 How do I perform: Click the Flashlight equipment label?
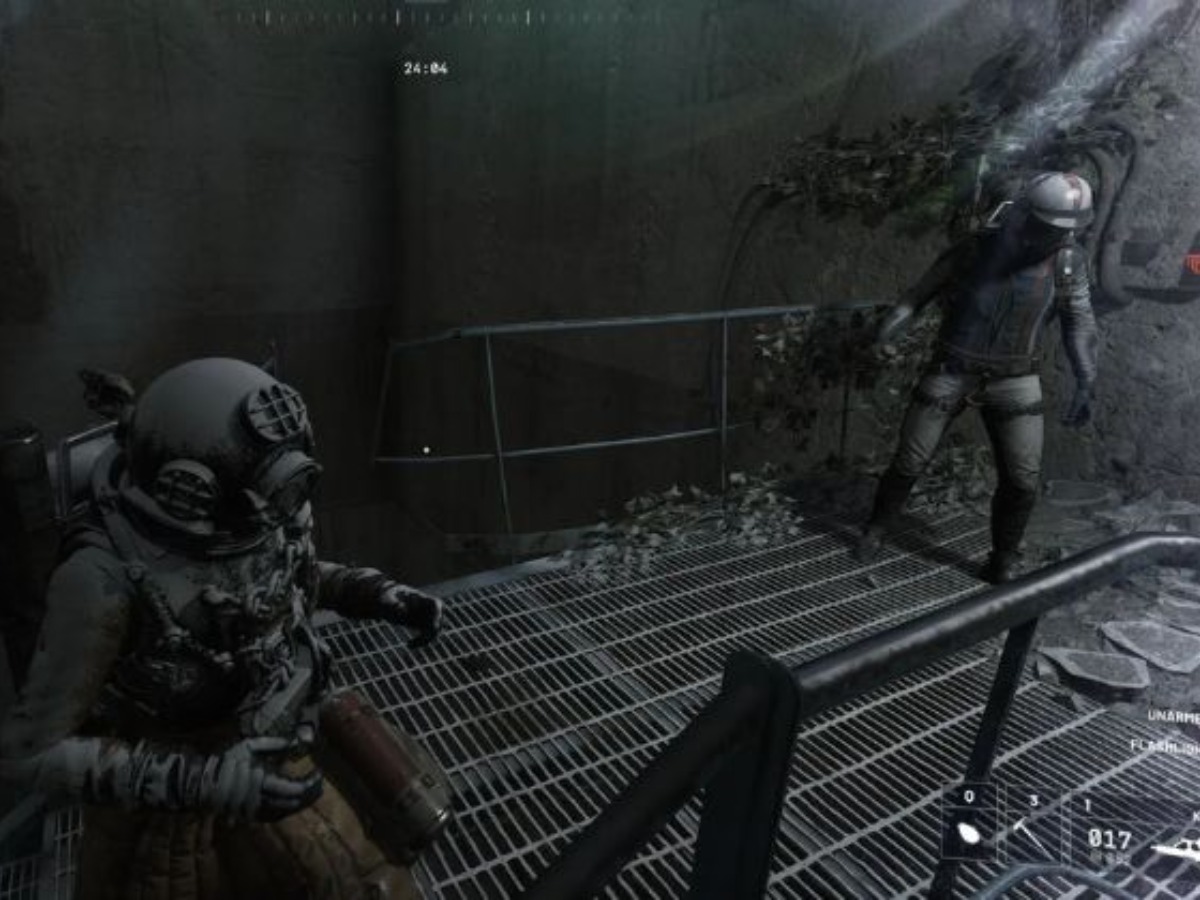coord(1164,745)
